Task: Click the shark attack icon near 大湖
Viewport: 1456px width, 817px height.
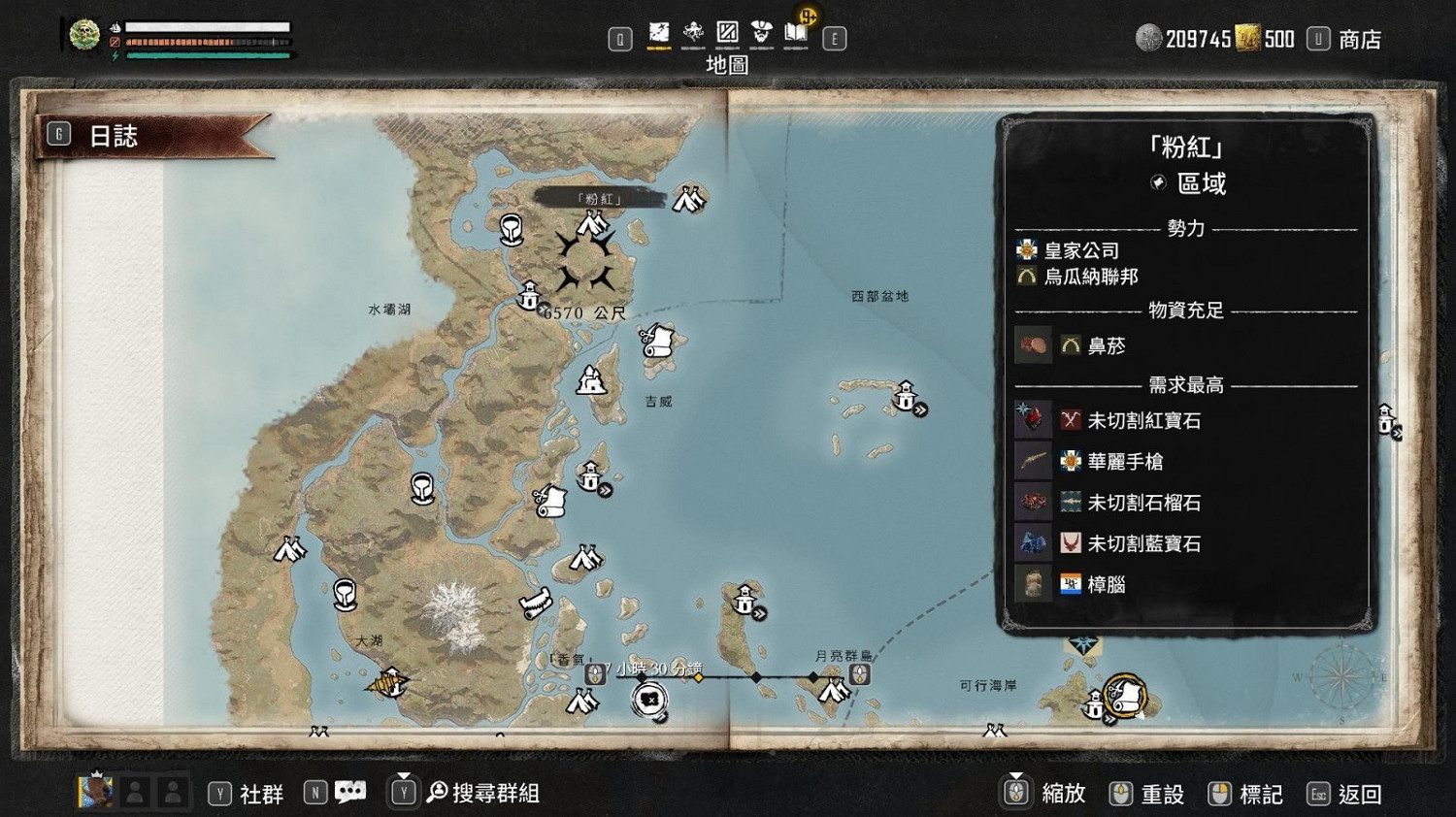Action: (x=388, y=687)
